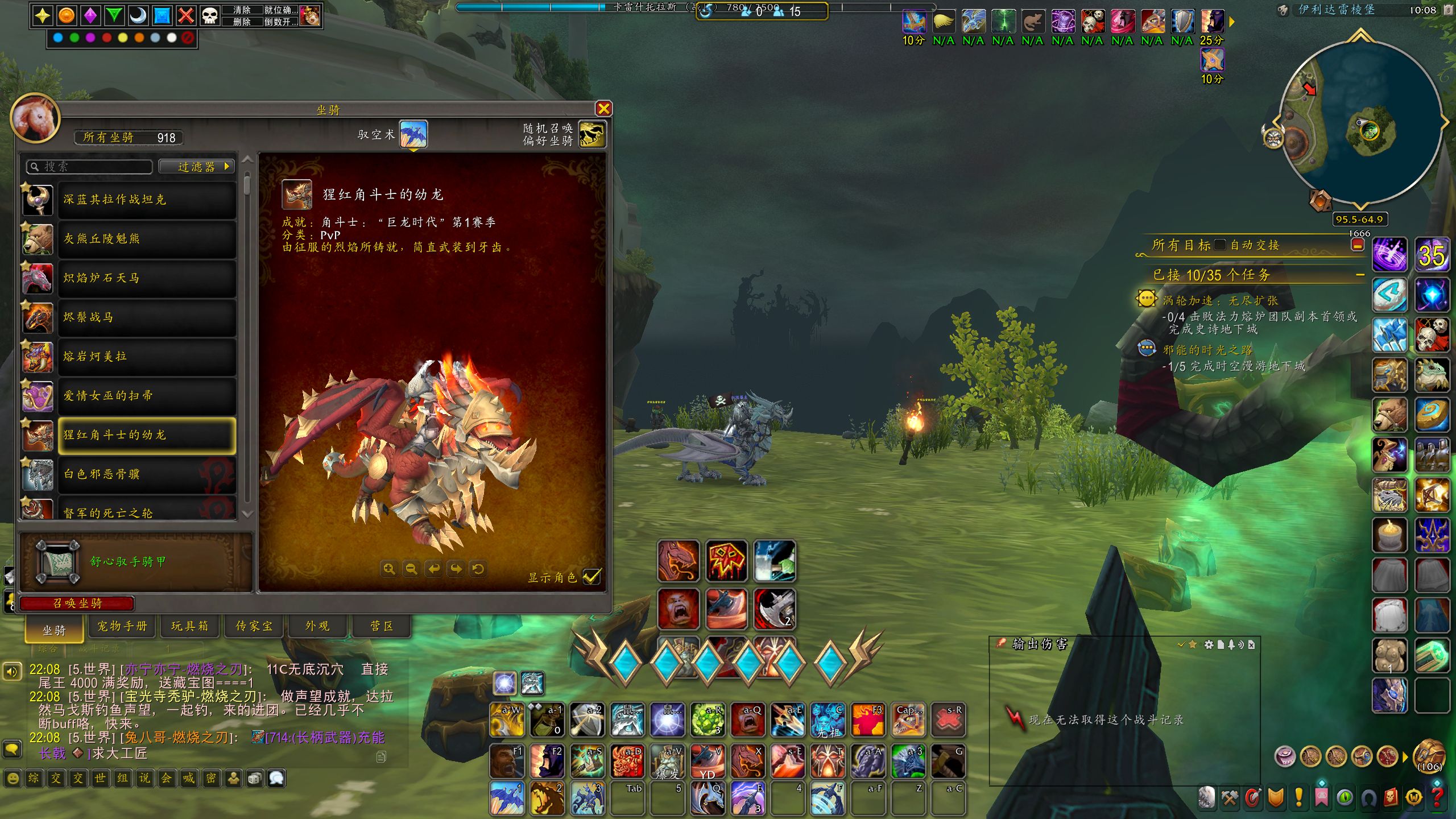Click the 召唤坐骑 summon mount button

pos(77,603)
